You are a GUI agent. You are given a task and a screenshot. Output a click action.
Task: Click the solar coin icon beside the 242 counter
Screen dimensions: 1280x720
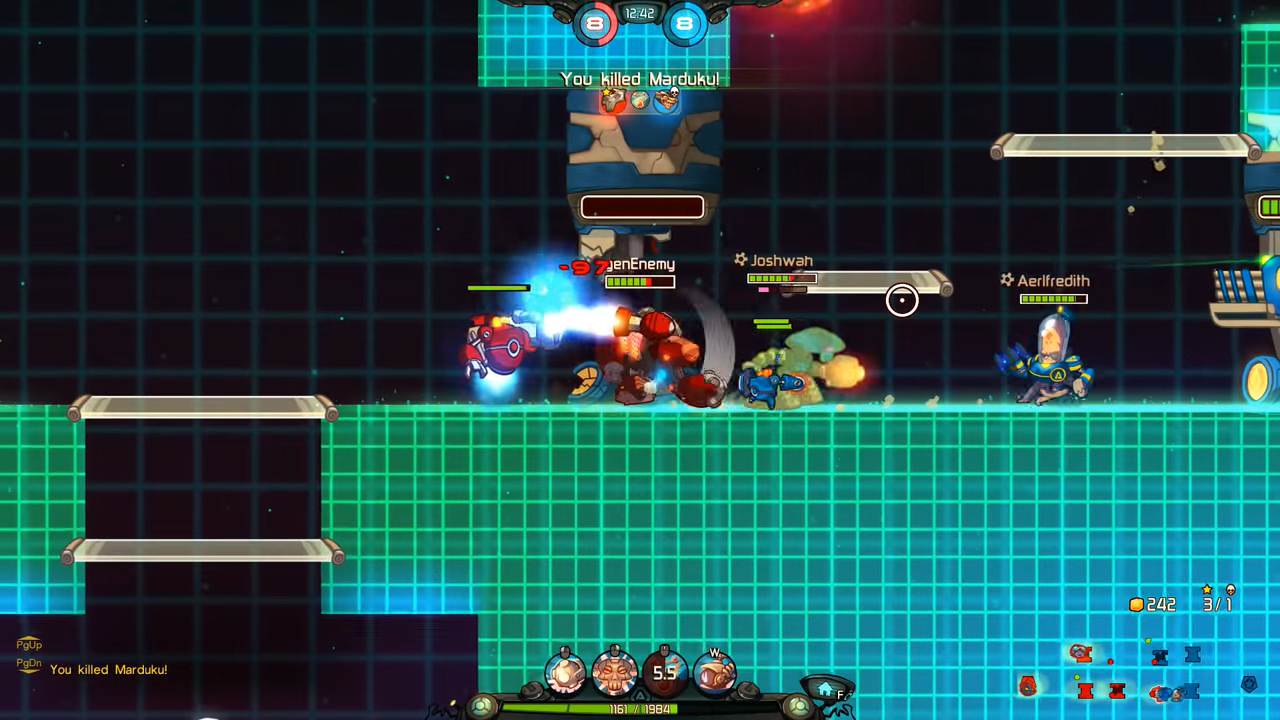1137,603
